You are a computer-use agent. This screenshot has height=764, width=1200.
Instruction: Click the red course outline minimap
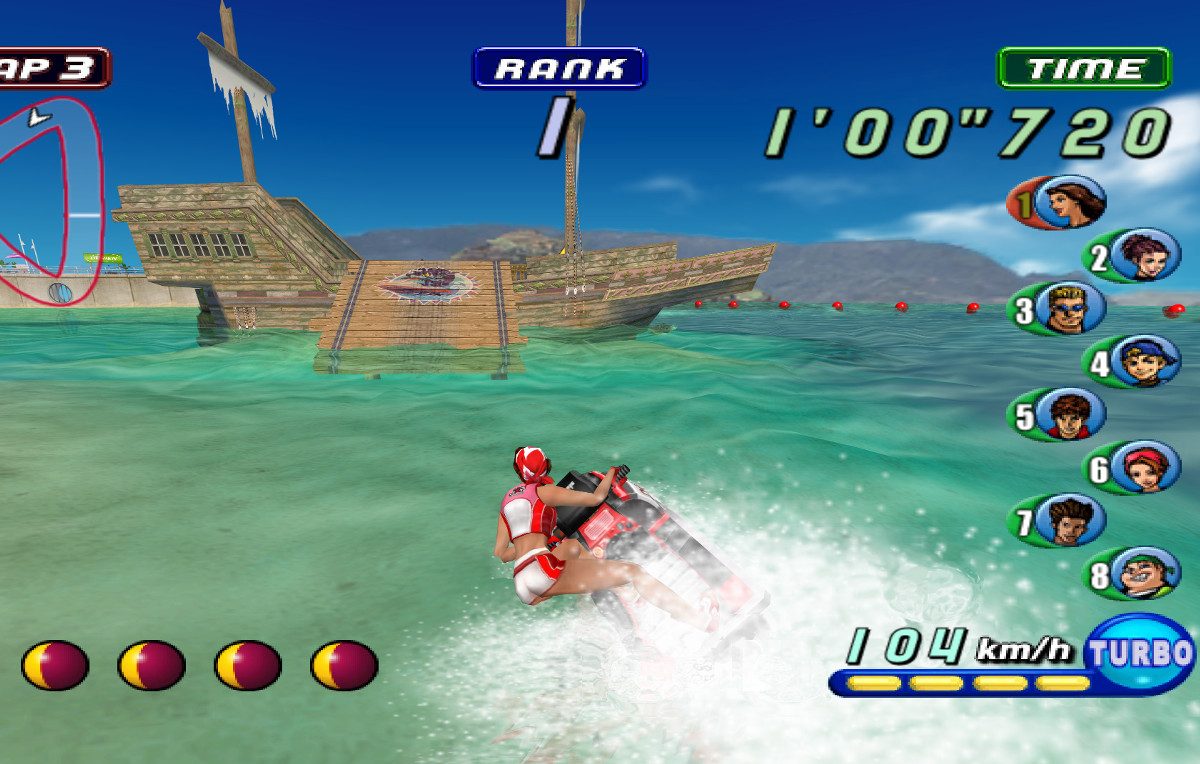click(x=50, y=190)
